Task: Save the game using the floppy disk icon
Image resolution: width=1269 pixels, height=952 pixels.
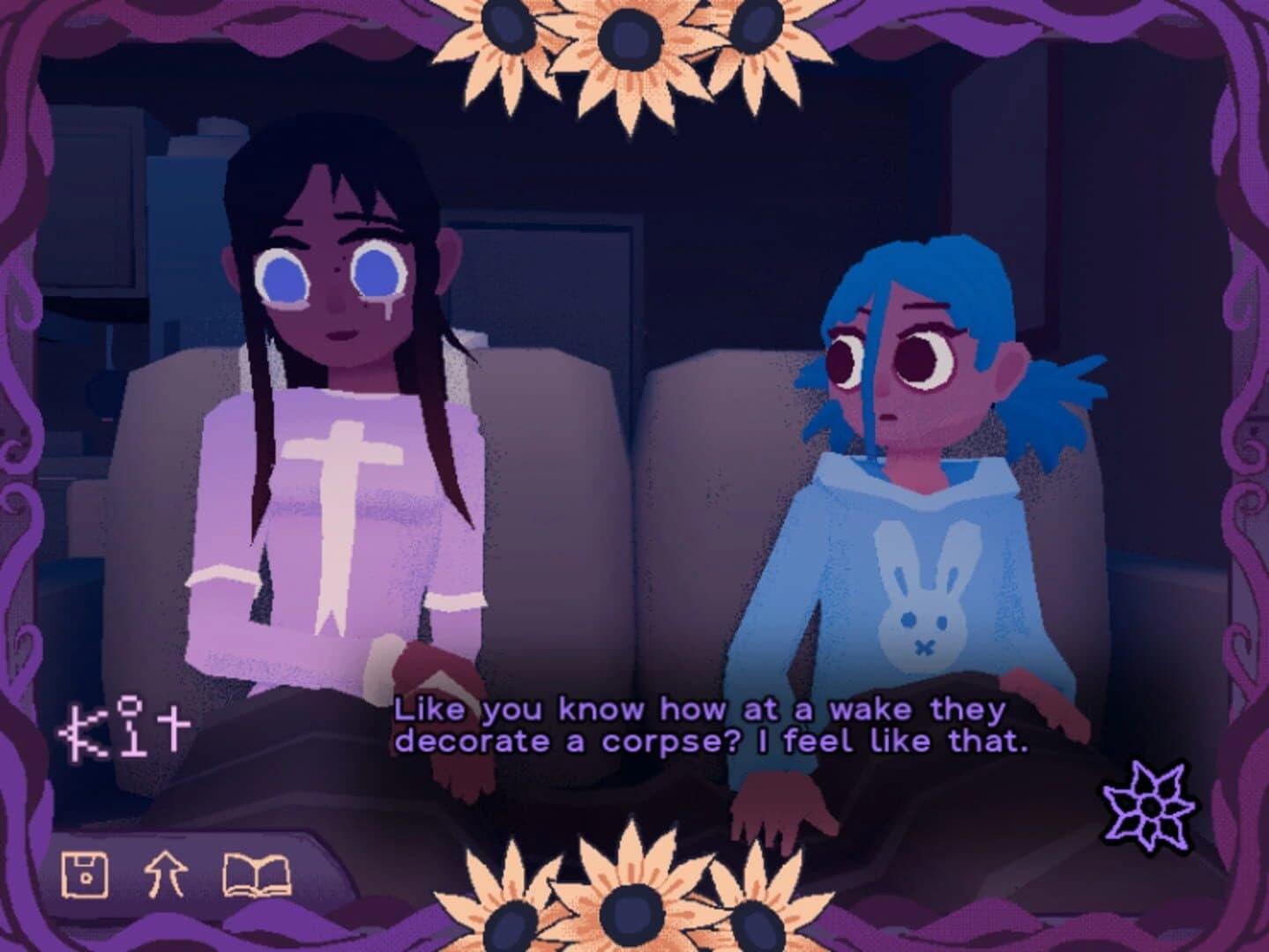Action: point(84,876)
